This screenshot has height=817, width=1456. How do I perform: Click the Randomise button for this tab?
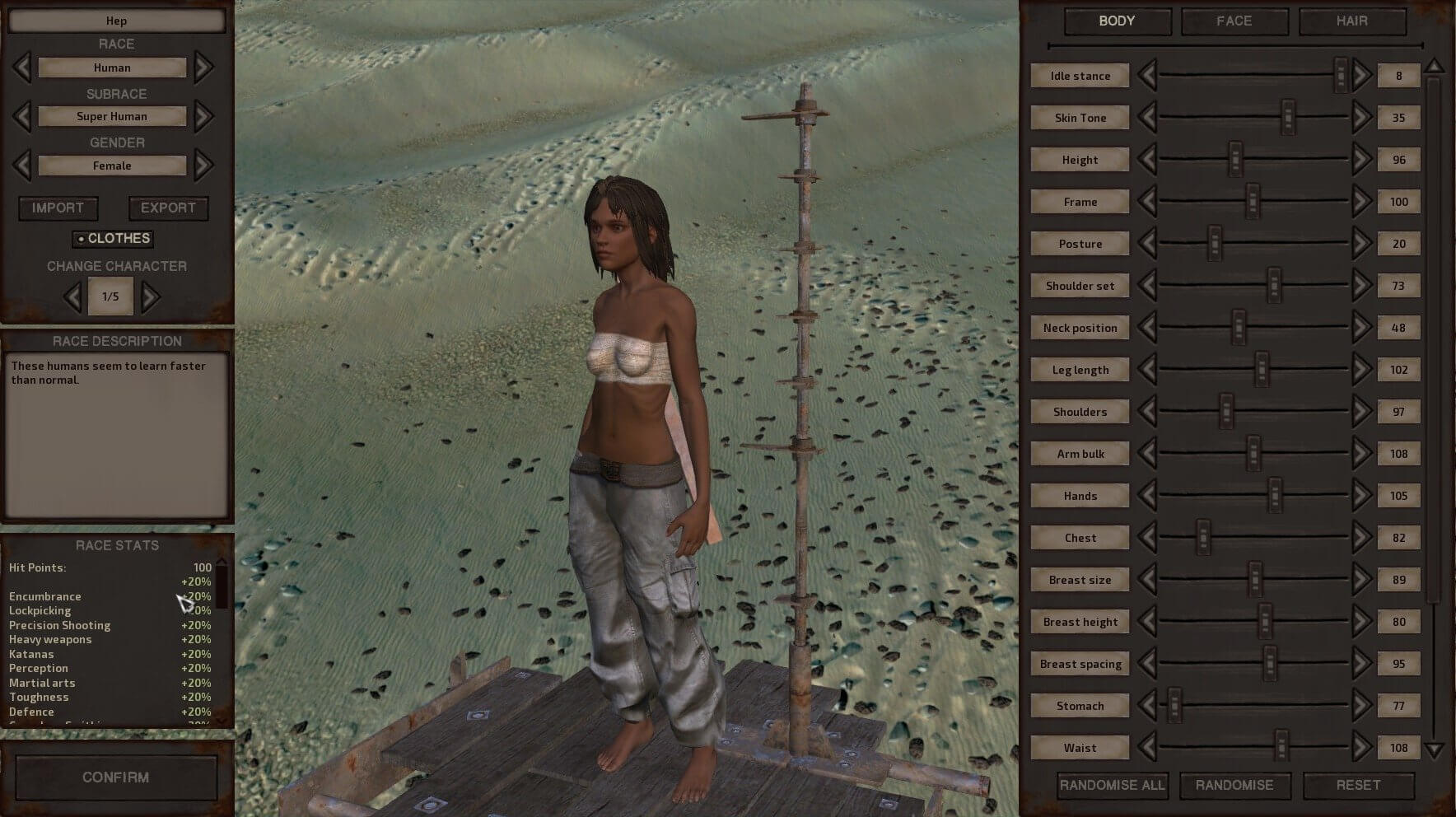1234,786
